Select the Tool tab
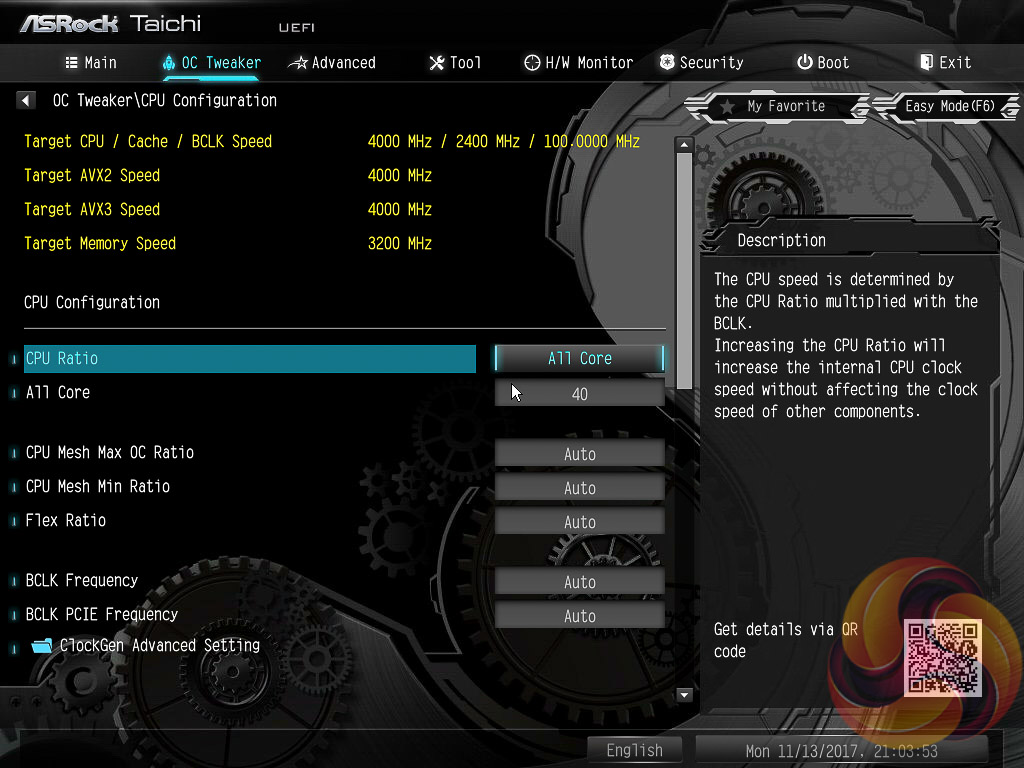The image size is (1024, 768). tap(455, 62)
